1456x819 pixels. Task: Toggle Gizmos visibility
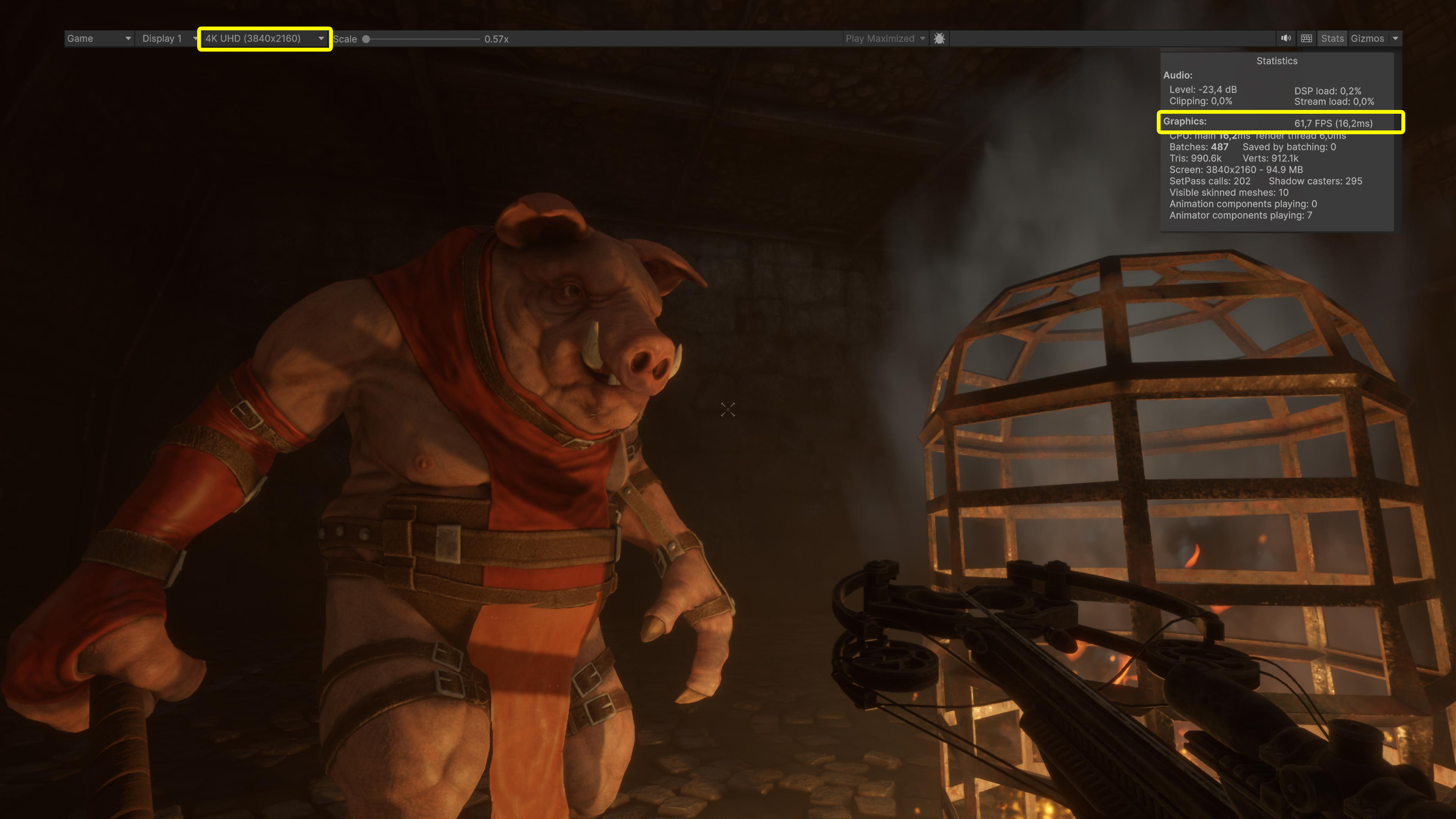1368,38
